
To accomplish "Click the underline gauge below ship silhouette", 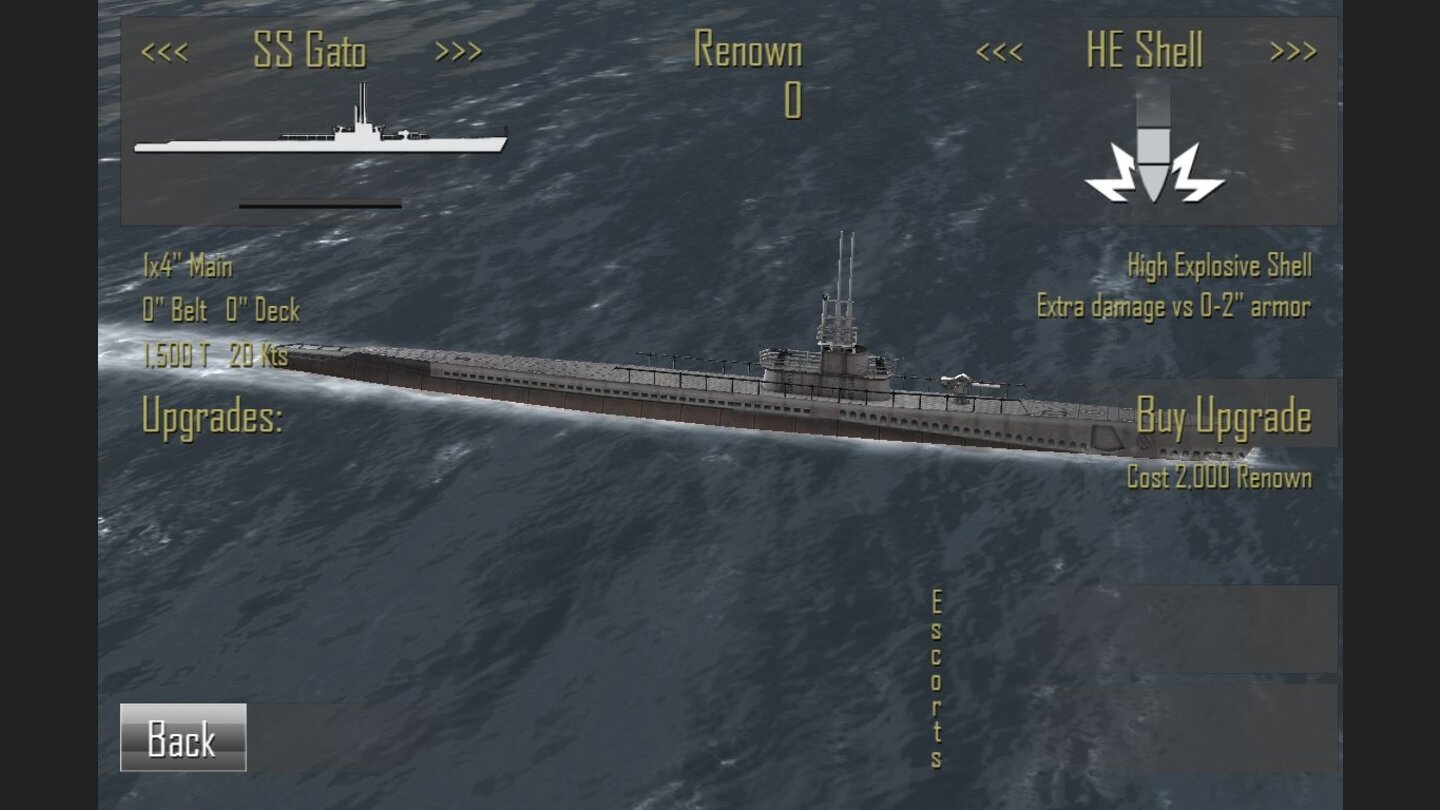I will click(320, 205).
